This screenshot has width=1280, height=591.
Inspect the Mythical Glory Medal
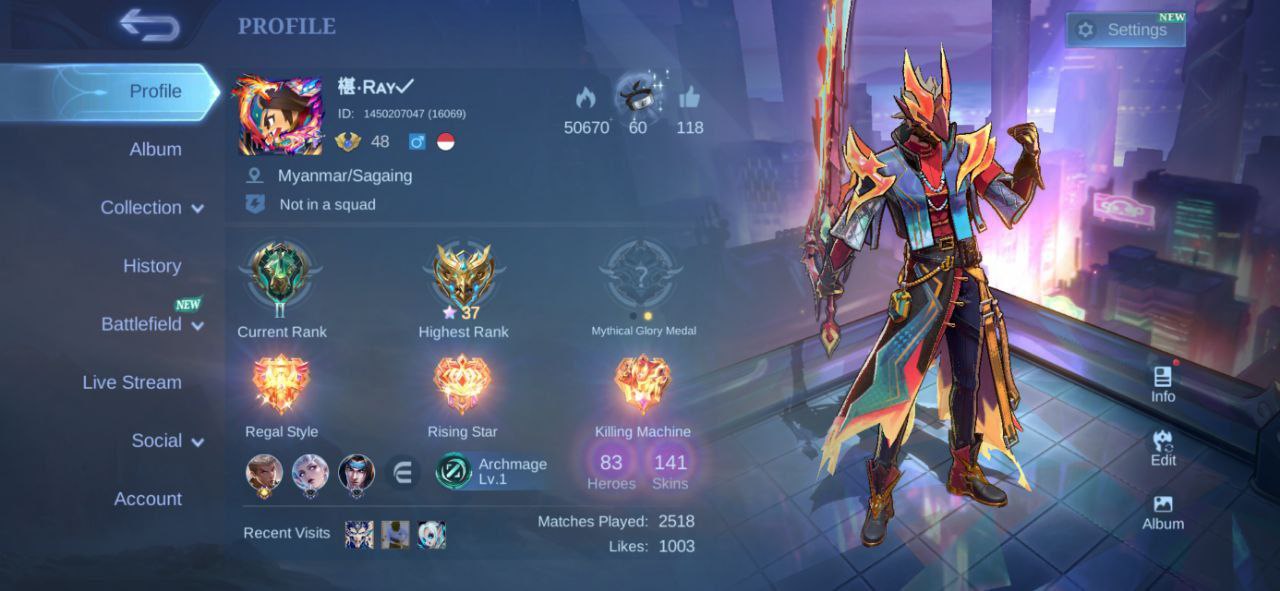(642, 275)
